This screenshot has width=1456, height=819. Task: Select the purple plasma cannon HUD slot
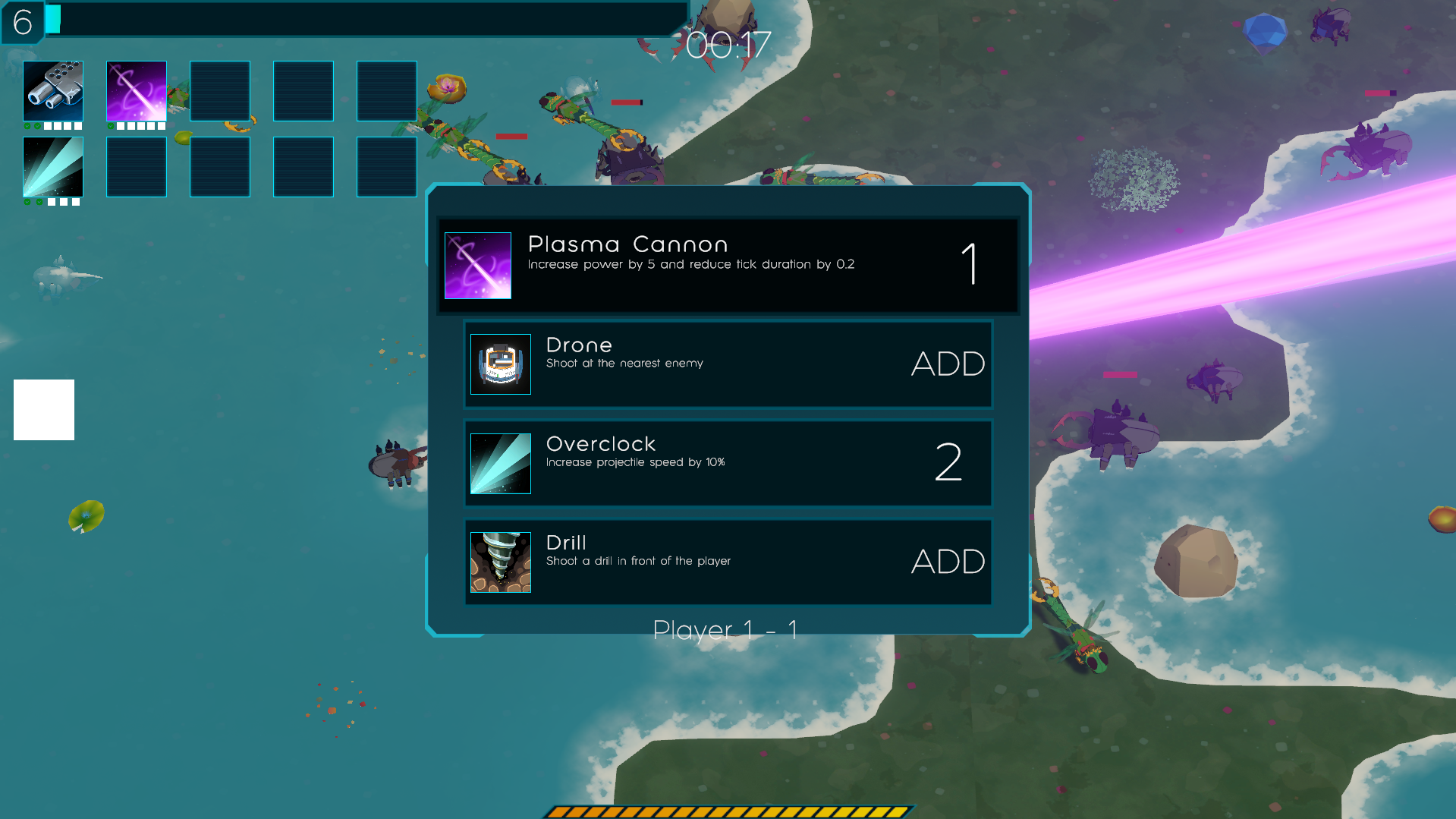(x=137, y=91)
